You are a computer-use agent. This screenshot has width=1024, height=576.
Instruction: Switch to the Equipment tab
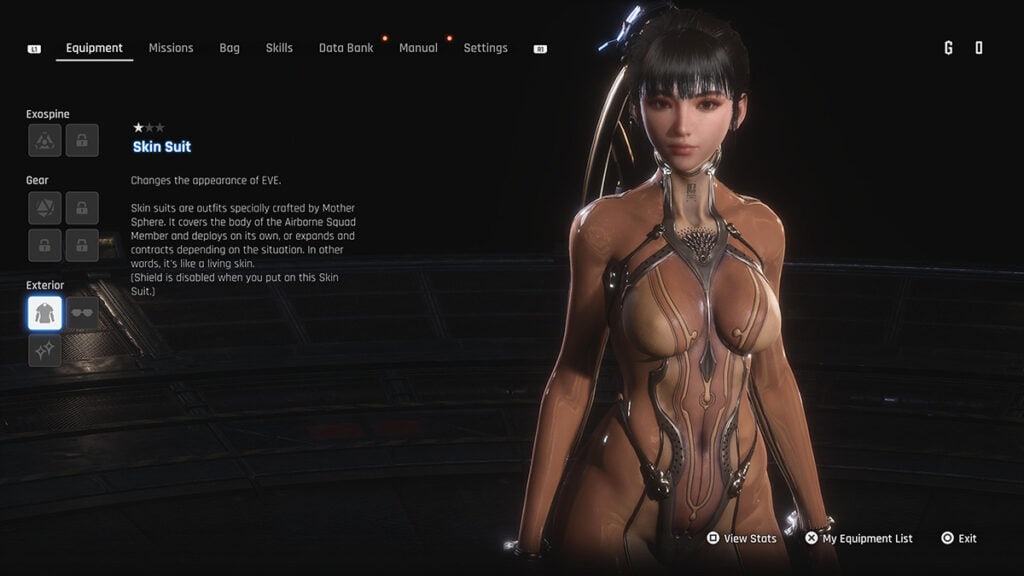(94, 48)
